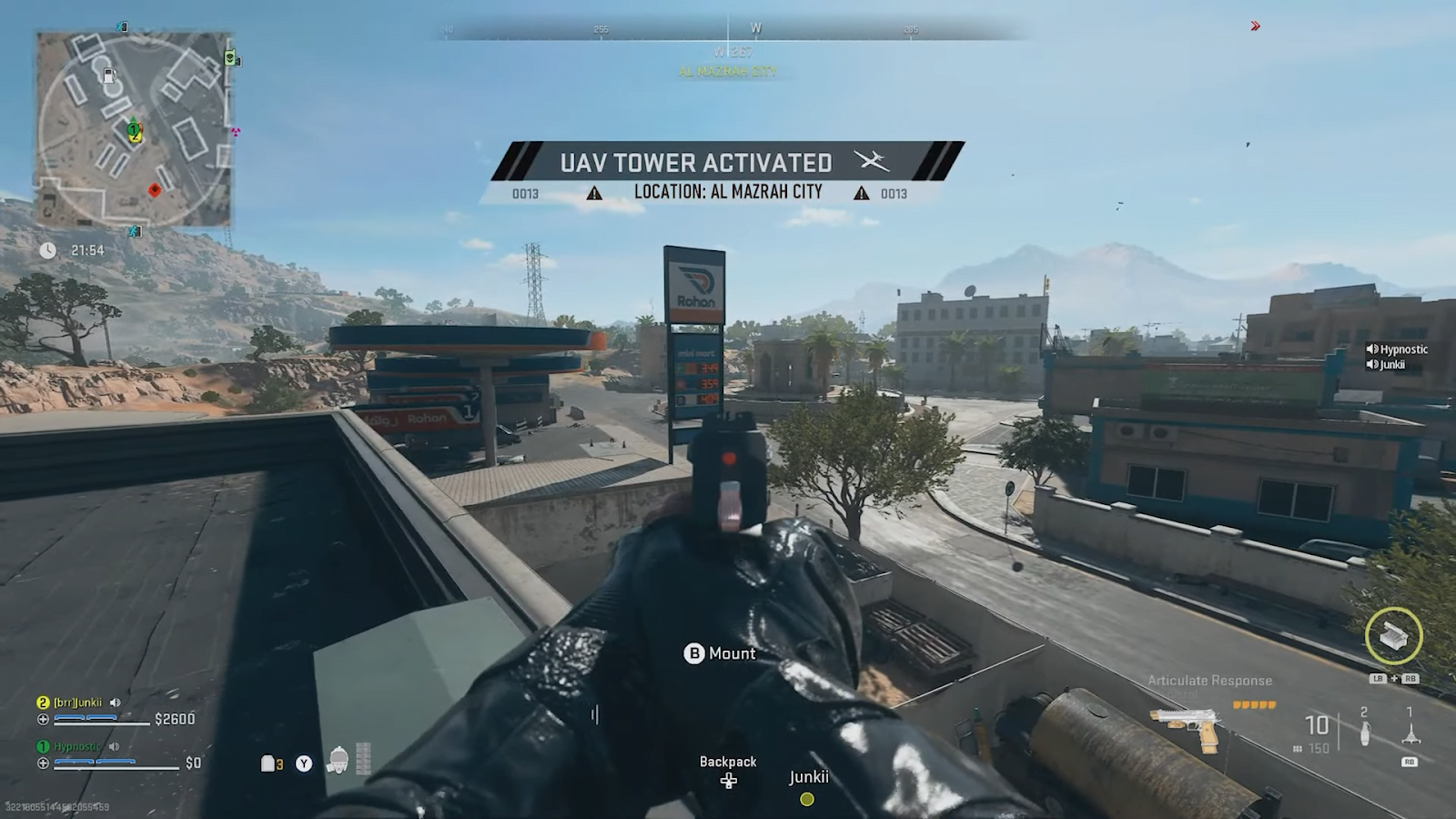Select the warning triangle beside the location text
Screen dimensions: 1456x819
[x=595, y=192]
